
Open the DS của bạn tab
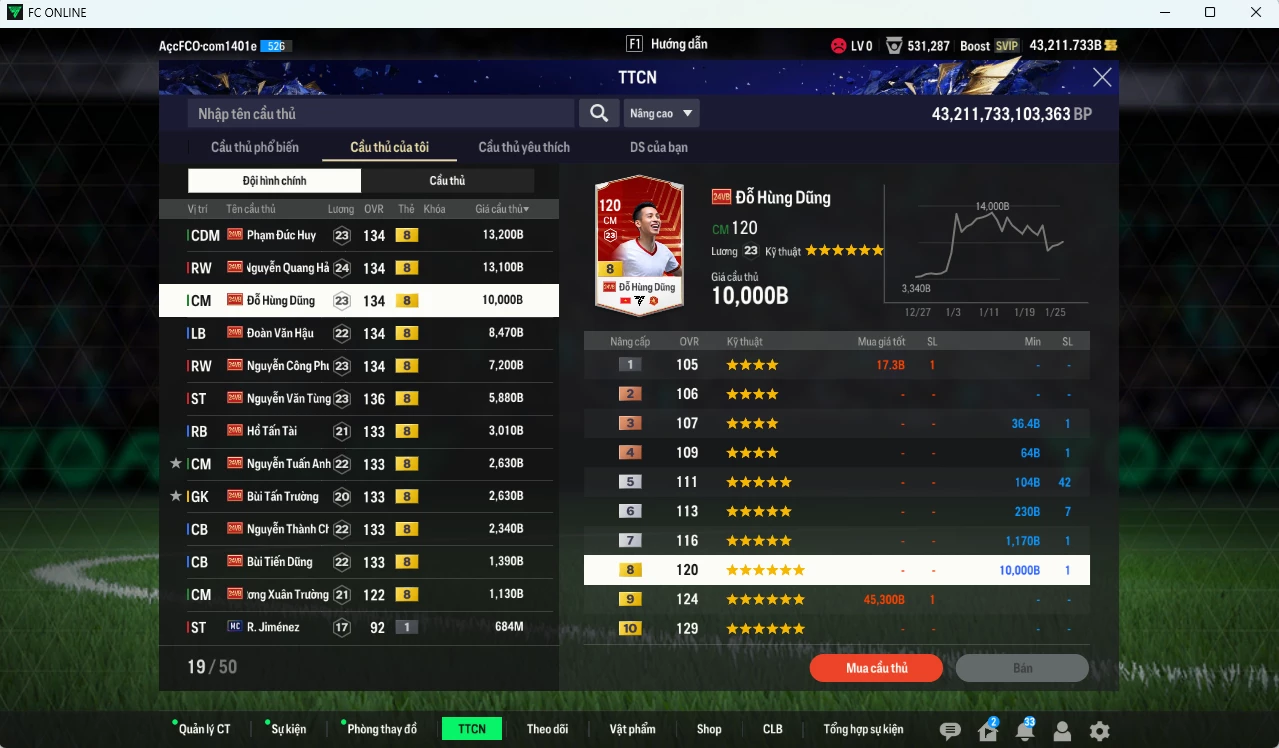coord(658,147)
